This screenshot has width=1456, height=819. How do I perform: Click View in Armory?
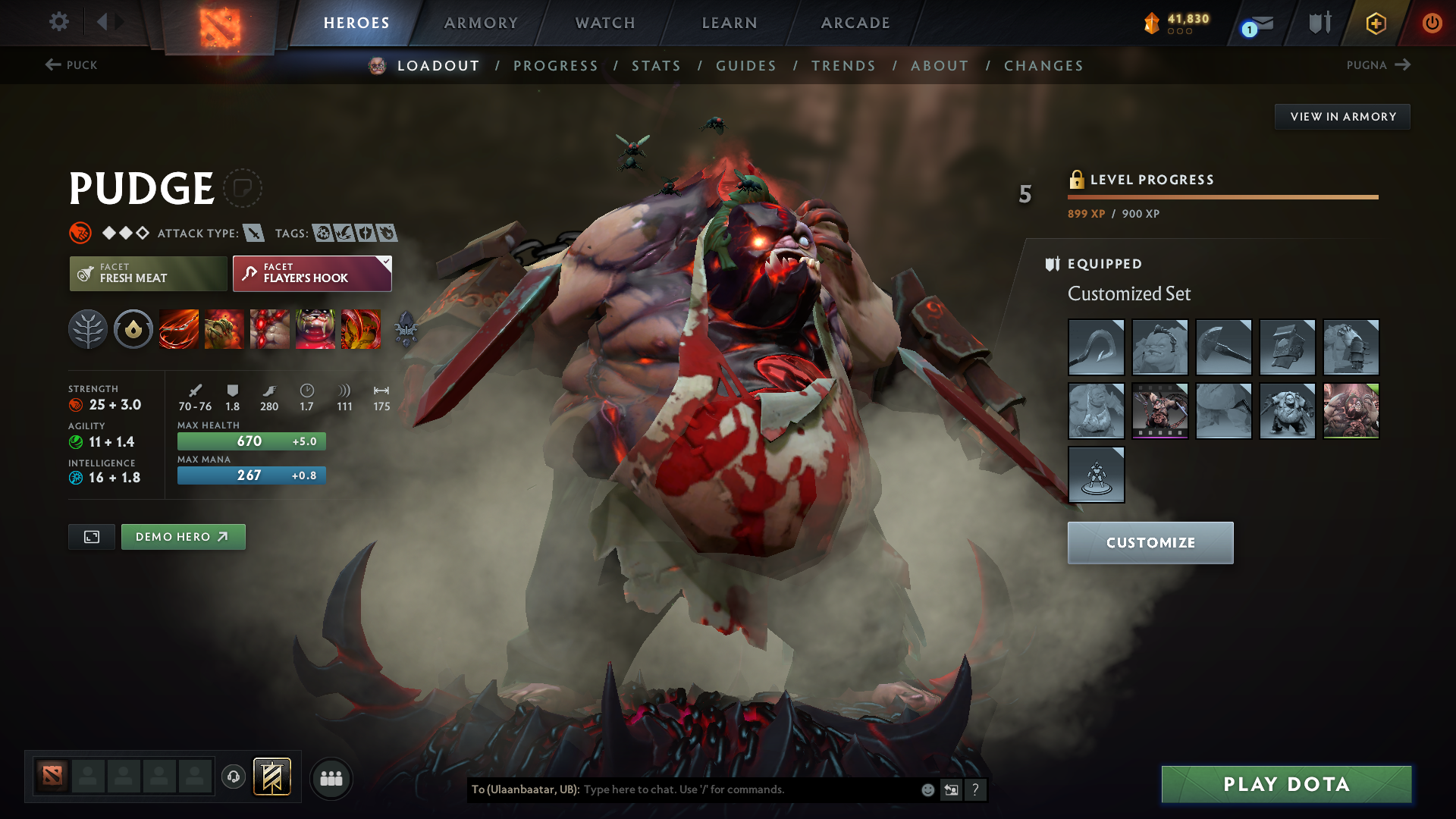(1342, 117)
